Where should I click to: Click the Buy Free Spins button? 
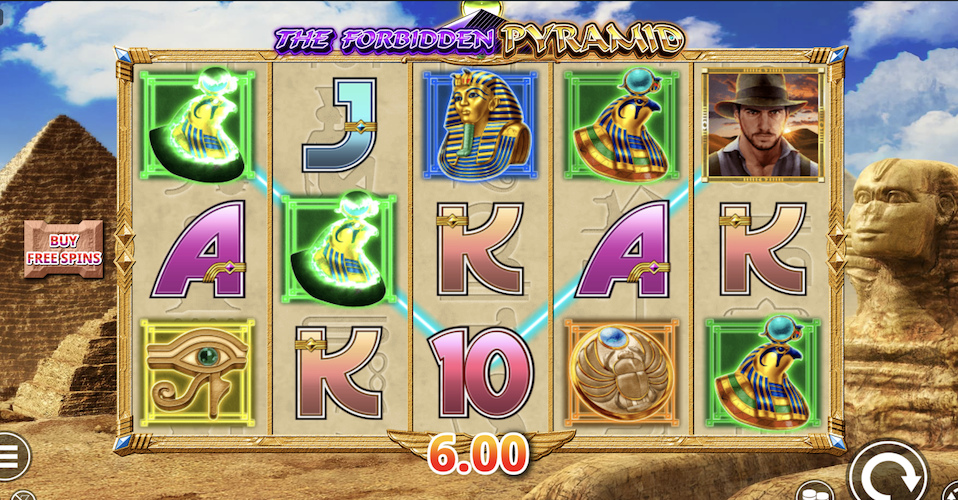[x=63, y=249]
